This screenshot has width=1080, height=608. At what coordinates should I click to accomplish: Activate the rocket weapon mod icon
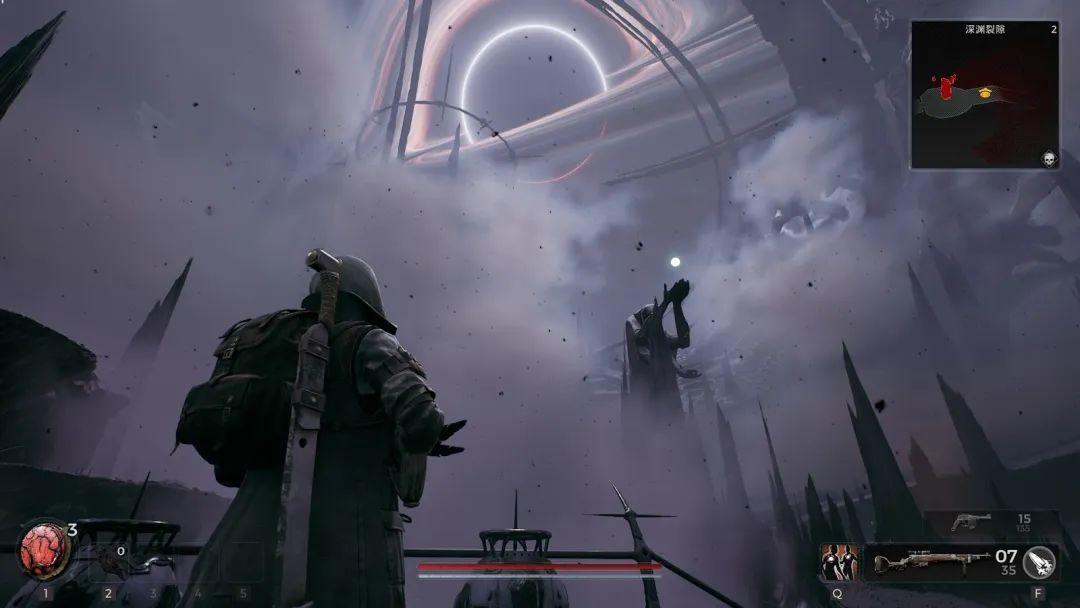pyautogui.click(x=1039, y=563)
